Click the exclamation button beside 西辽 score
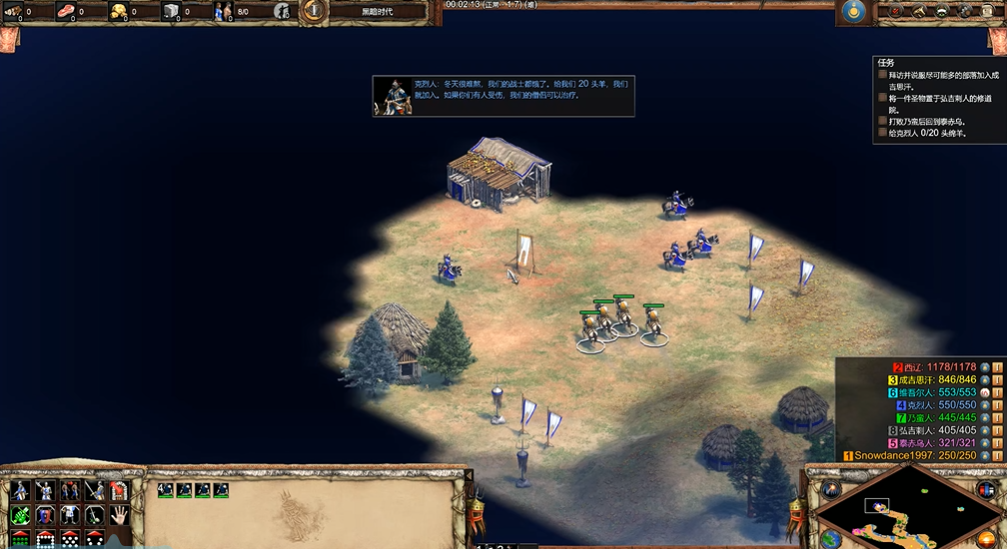The height and width of the screenshot is (549, 1007). pyautogui.click(x=997, y=367)
